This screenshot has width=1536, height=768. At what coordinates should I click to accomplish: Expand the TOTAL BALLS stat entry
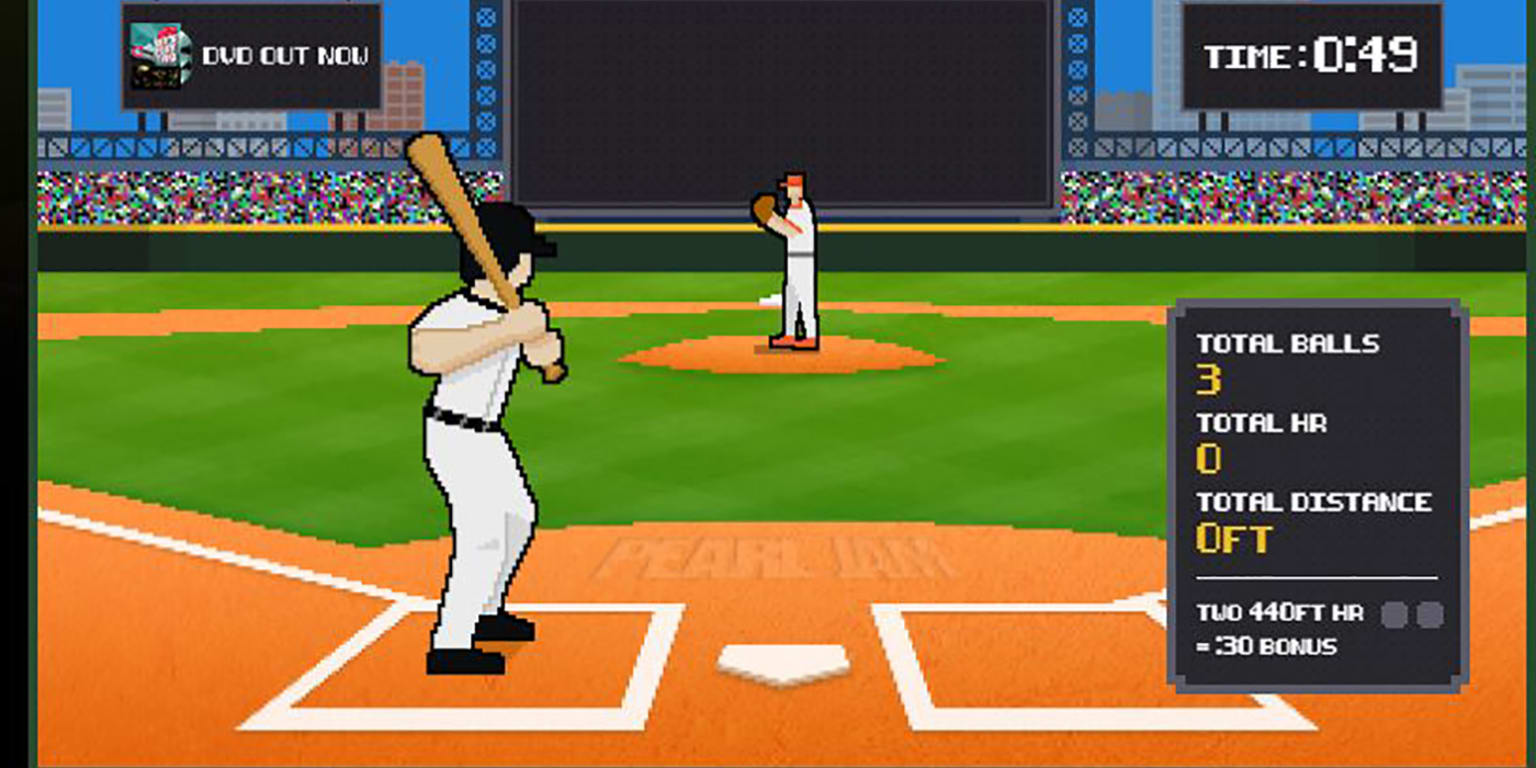tap(1290, 343)
